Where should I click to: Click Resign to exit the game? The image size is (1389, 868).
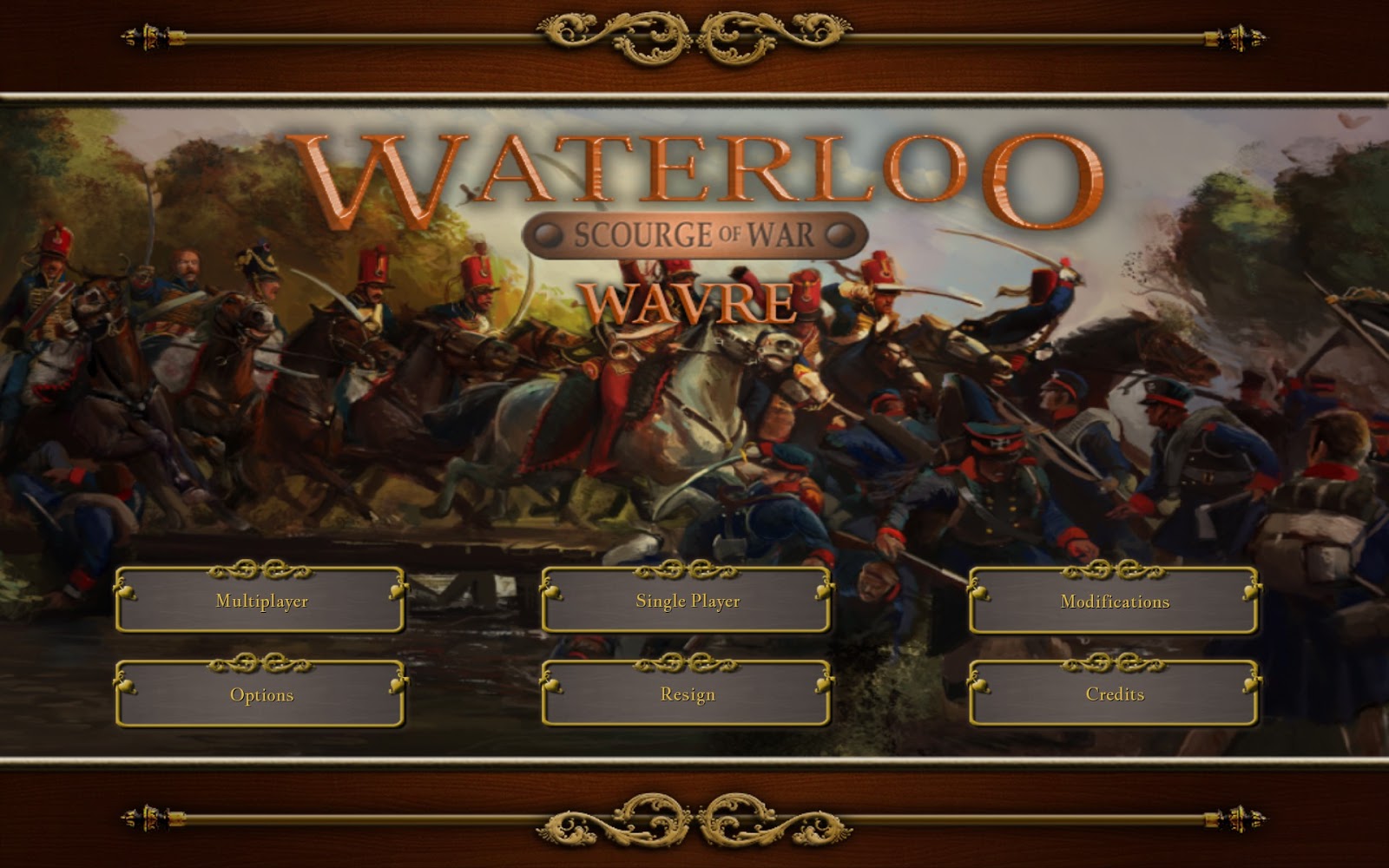coord(685,694)
